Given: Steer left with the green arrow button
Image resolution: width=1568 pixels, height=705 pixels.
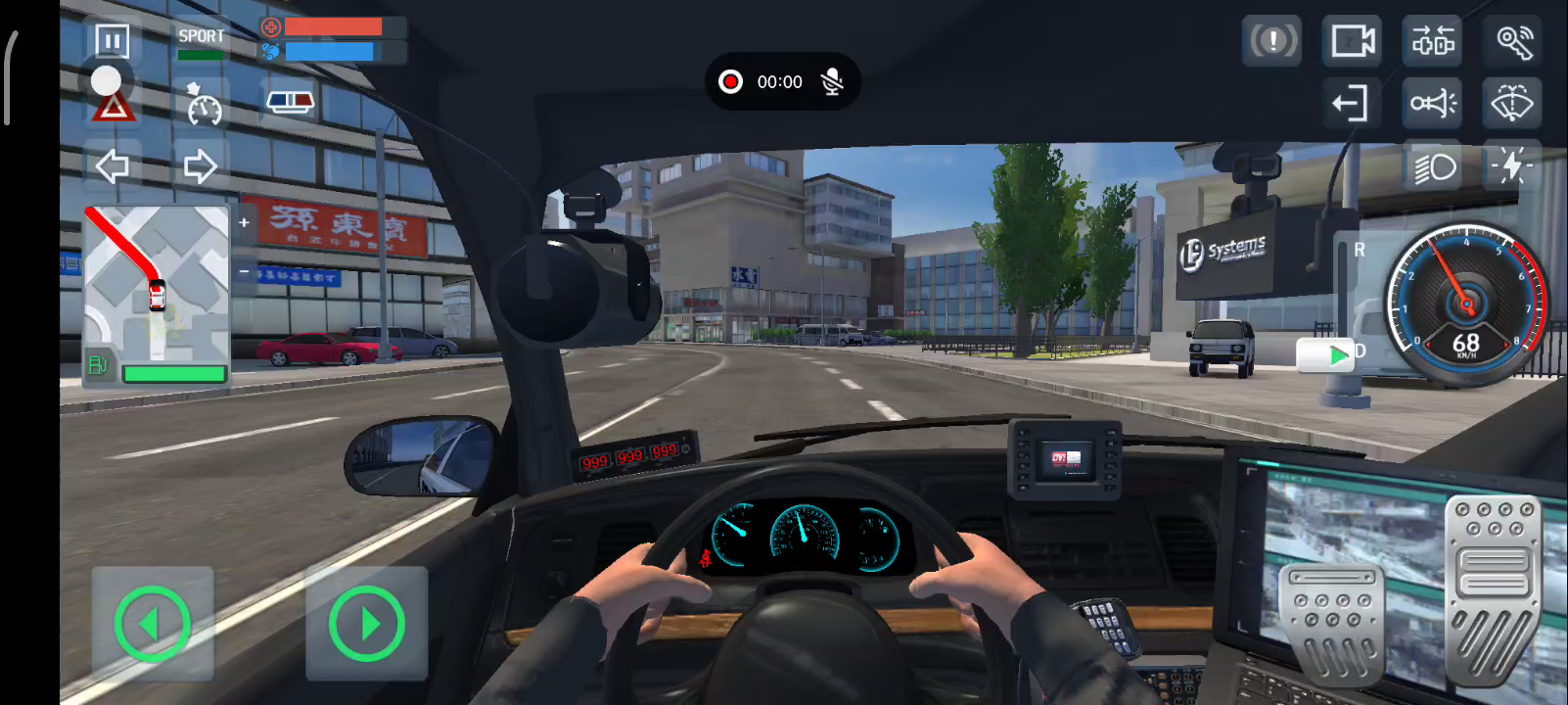Looking at the screenshot, I should (x=152, y=623).
